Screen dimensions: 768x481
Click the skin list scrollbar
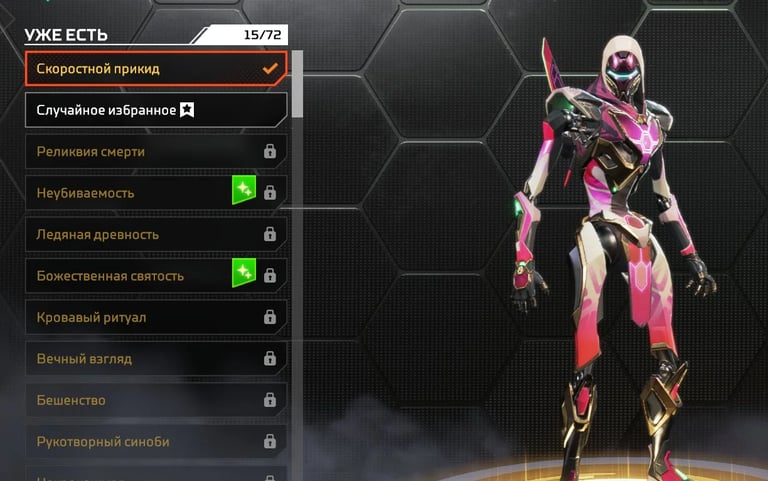click(x=297, y=107)
